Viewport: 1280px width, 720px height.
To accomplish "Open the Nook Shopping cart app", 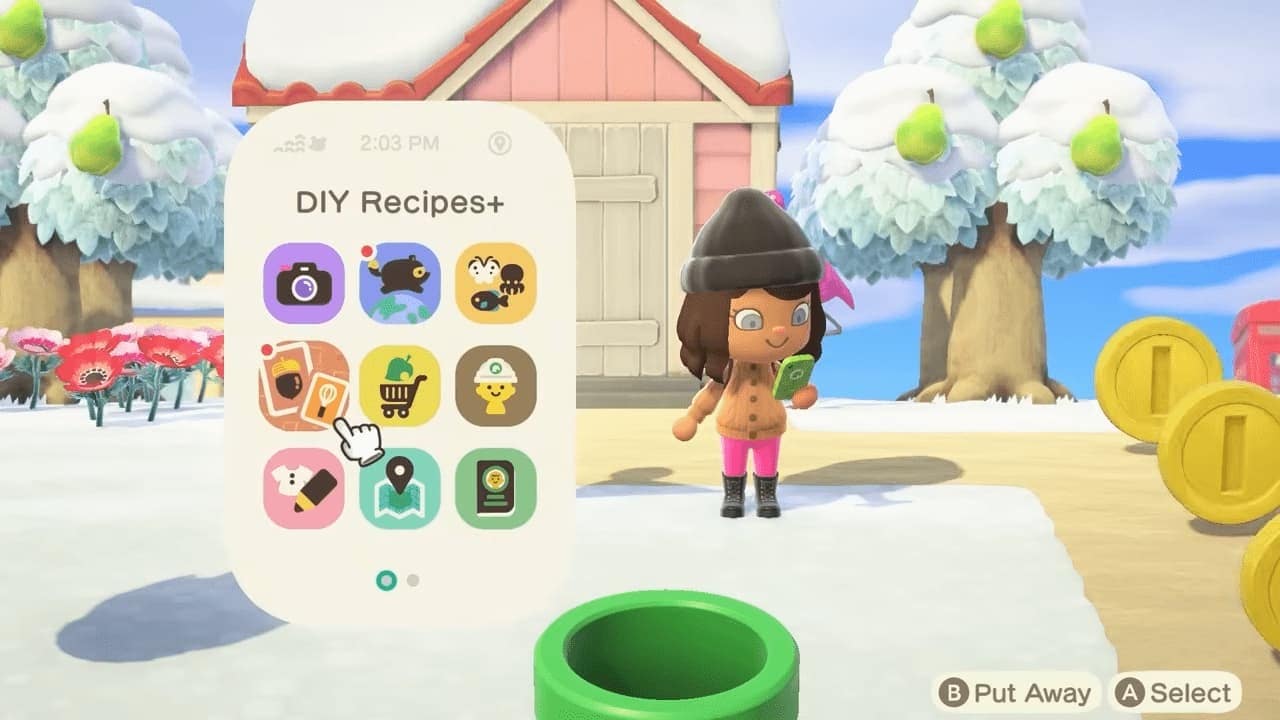I will [x=400, y=386].
